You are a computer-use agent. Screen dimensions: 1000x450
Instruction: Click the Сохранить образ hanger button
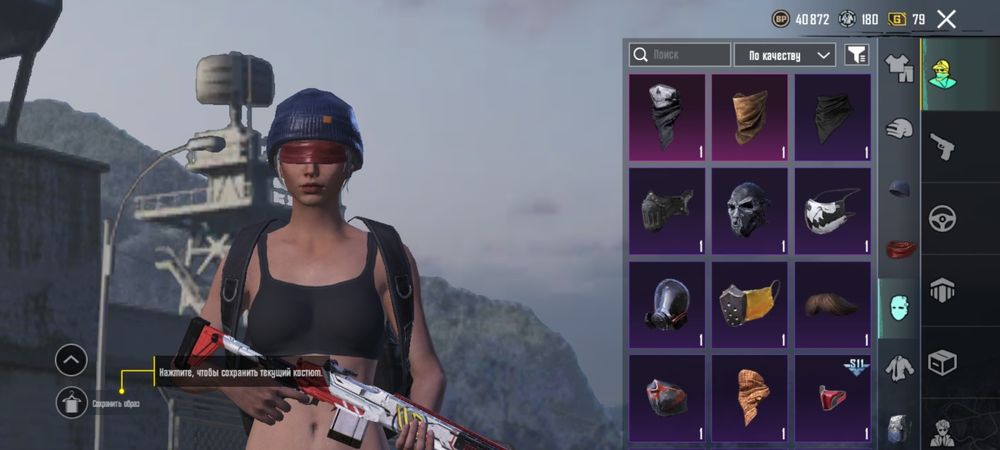coord(71,402)
